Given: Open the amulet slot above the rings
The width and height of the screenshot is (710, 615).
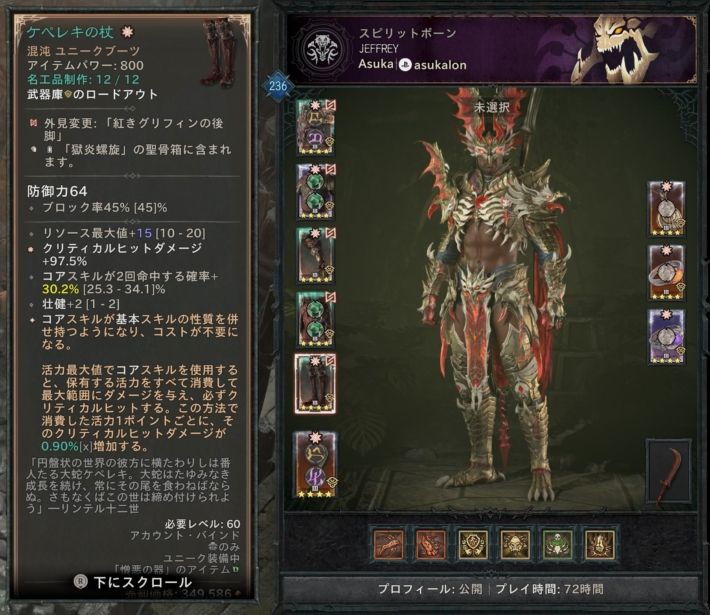Looking at the screenshot, I should [x=666, y=207].
